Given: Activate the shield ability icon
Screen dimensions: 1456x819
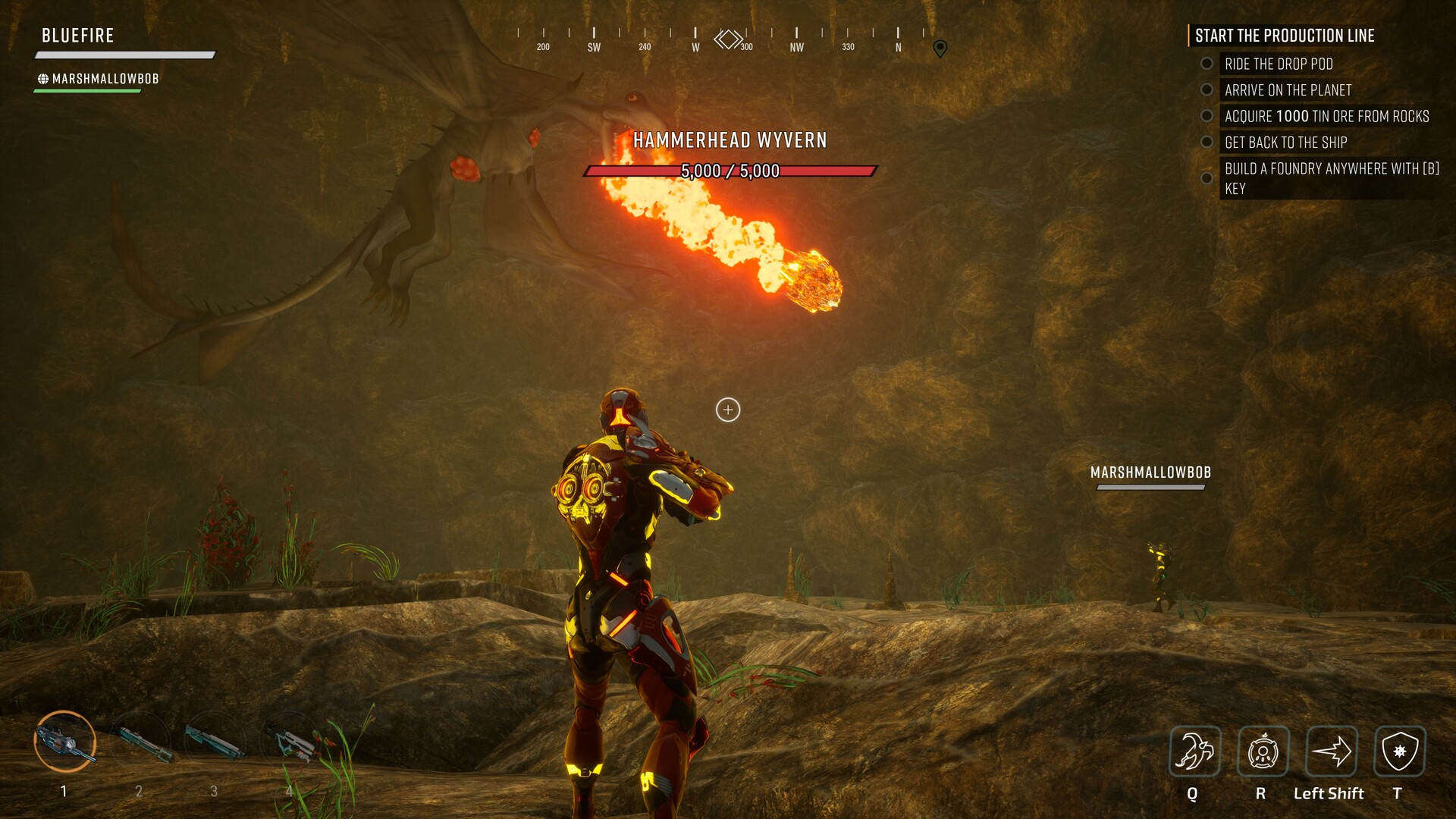Looking at the screenshot, I should [x=1399, y=752].
